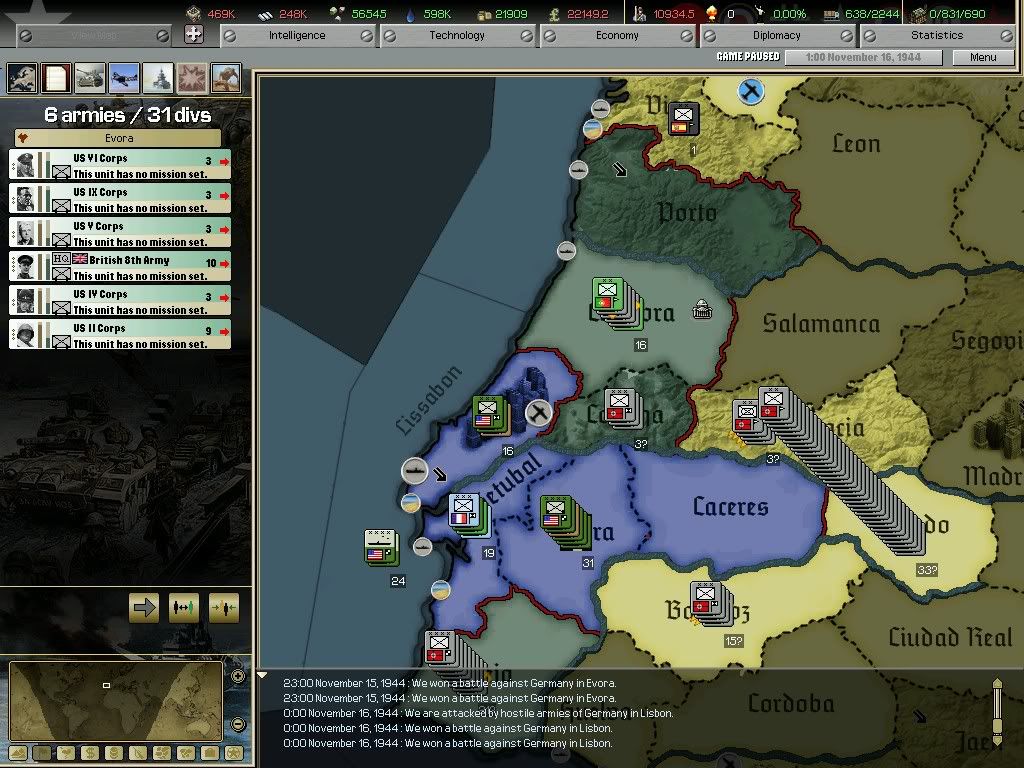The height and width of the screenshot is (768, 1024).
Task: Open the battleship naval units icon
Action: pos(158,77)
